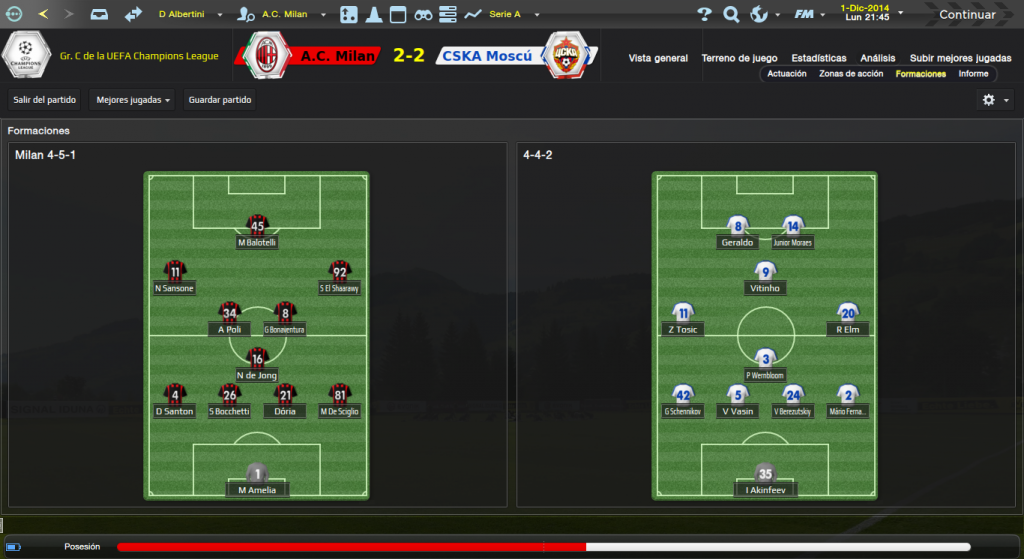Select Subir mejores jugadas
The width and height of the screenshot is (1024, 559).
(960, 58)
